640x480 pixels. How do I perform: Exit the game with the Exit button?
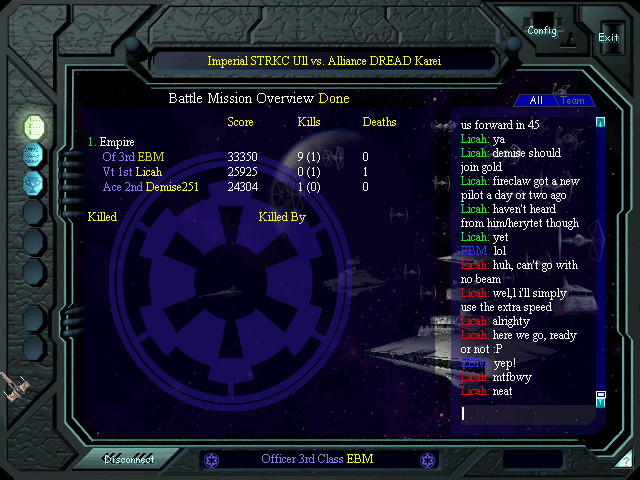click(x=608, y=37)
